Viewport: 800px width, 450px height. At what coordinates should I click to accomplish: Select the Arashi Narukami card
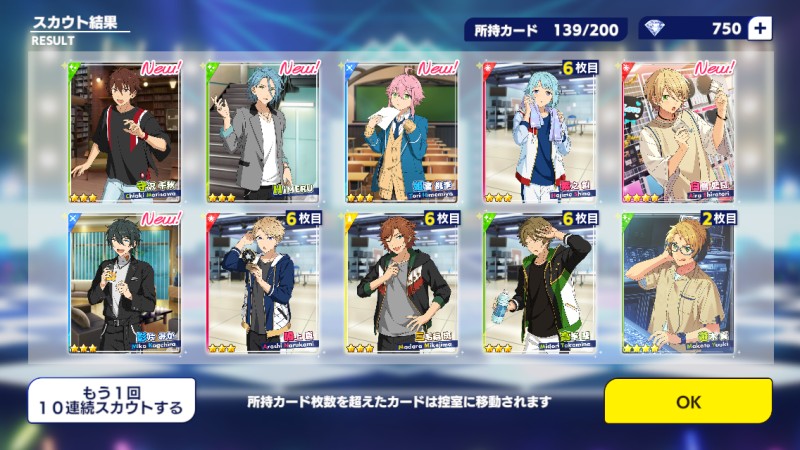[262, 281]
